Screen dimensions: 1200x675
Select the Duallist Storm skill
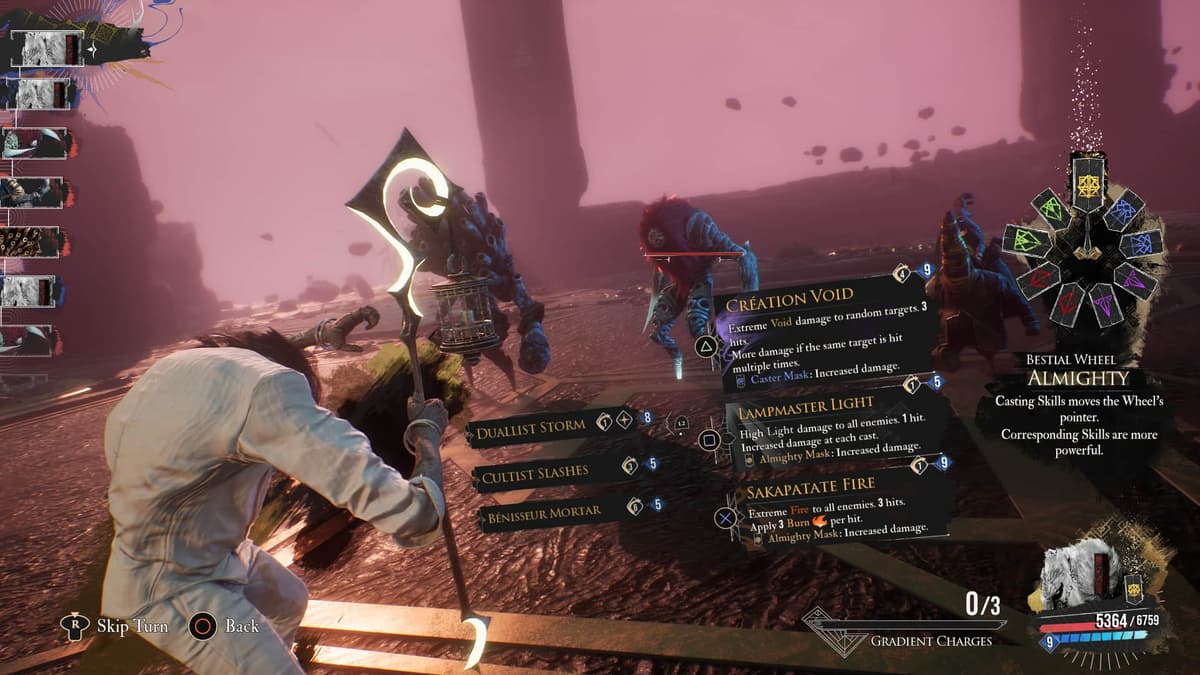(x=532, y=428)
